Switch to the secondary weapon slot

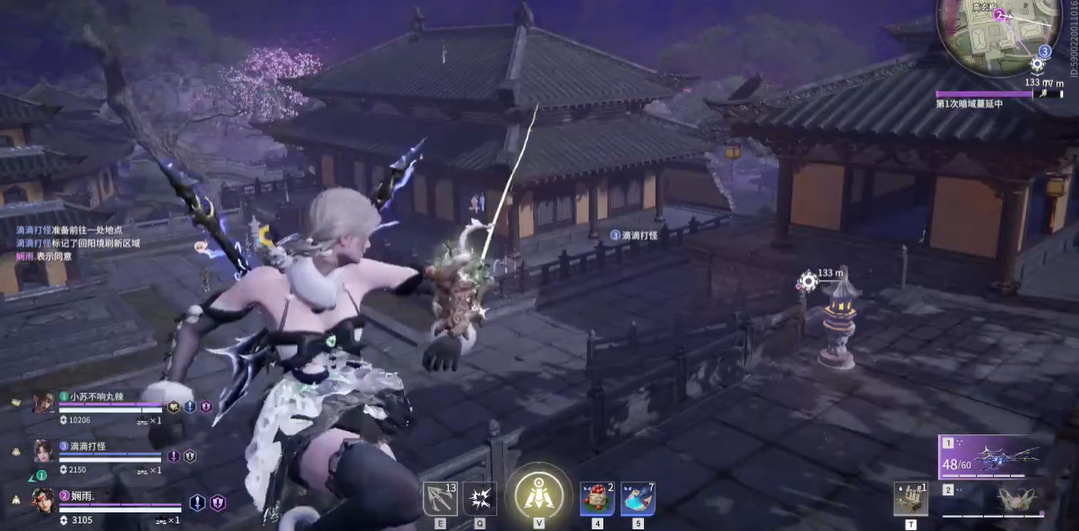(1007, 499)
